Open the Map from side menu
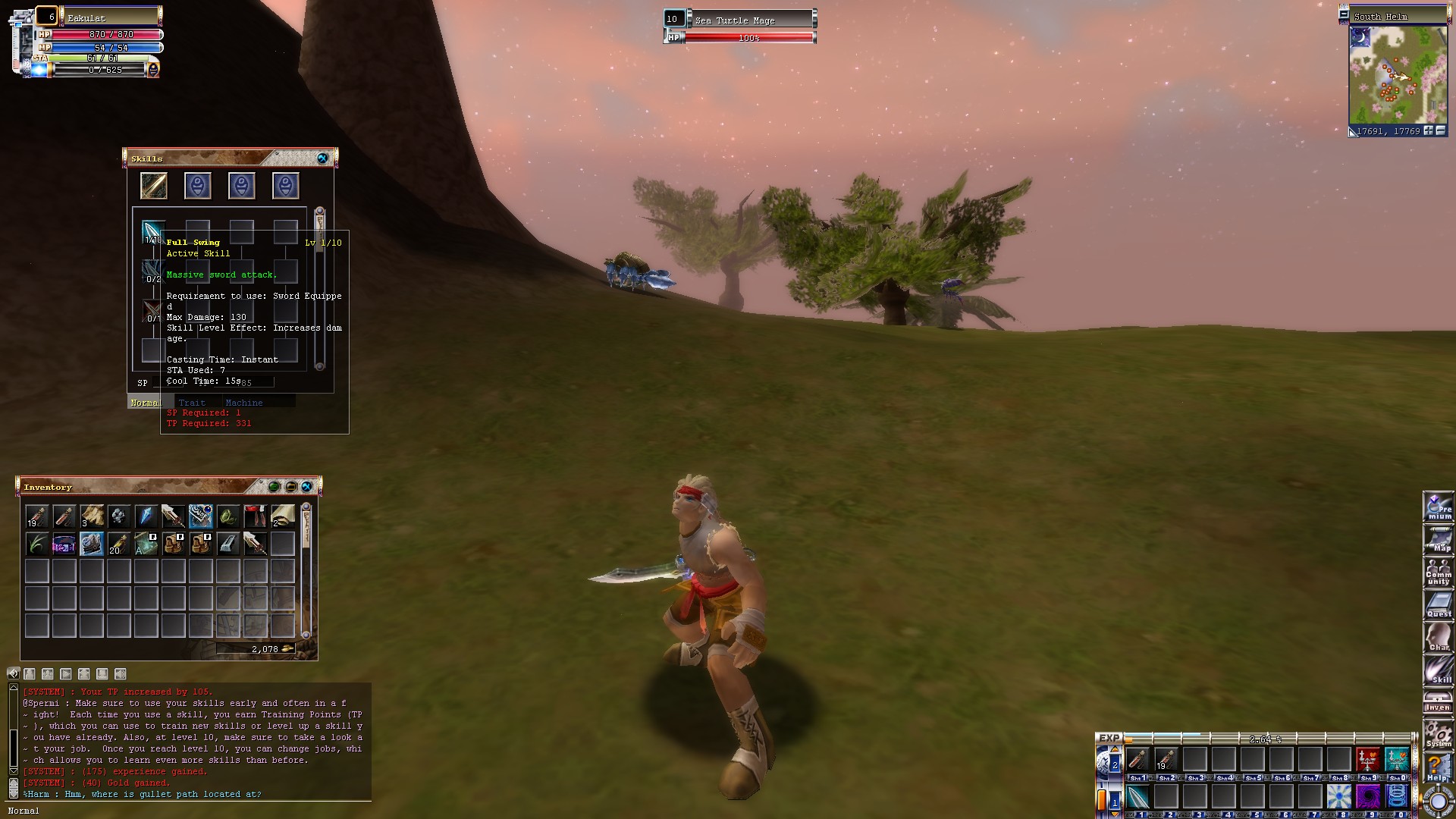Screen dimensions: 1456x819 click(x=1439, y=541)
